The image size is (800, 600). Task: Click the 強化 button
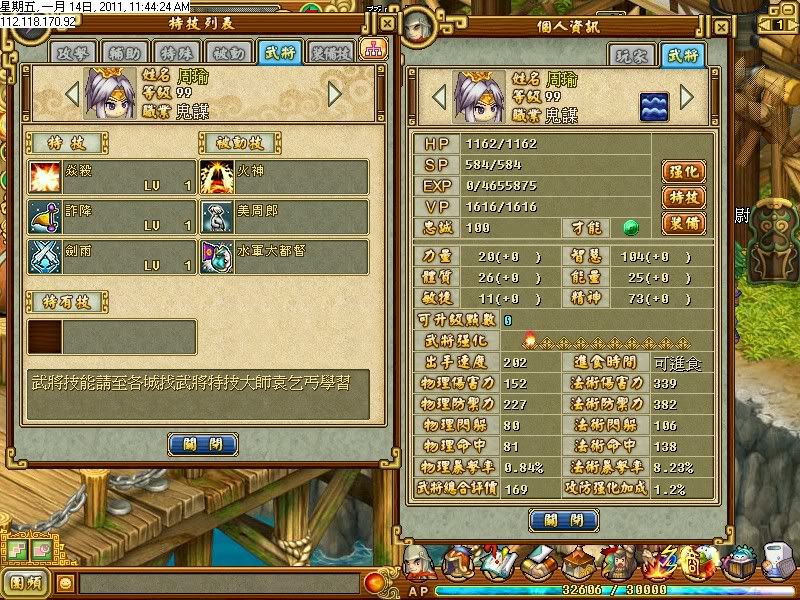click(x=683, y=172)
